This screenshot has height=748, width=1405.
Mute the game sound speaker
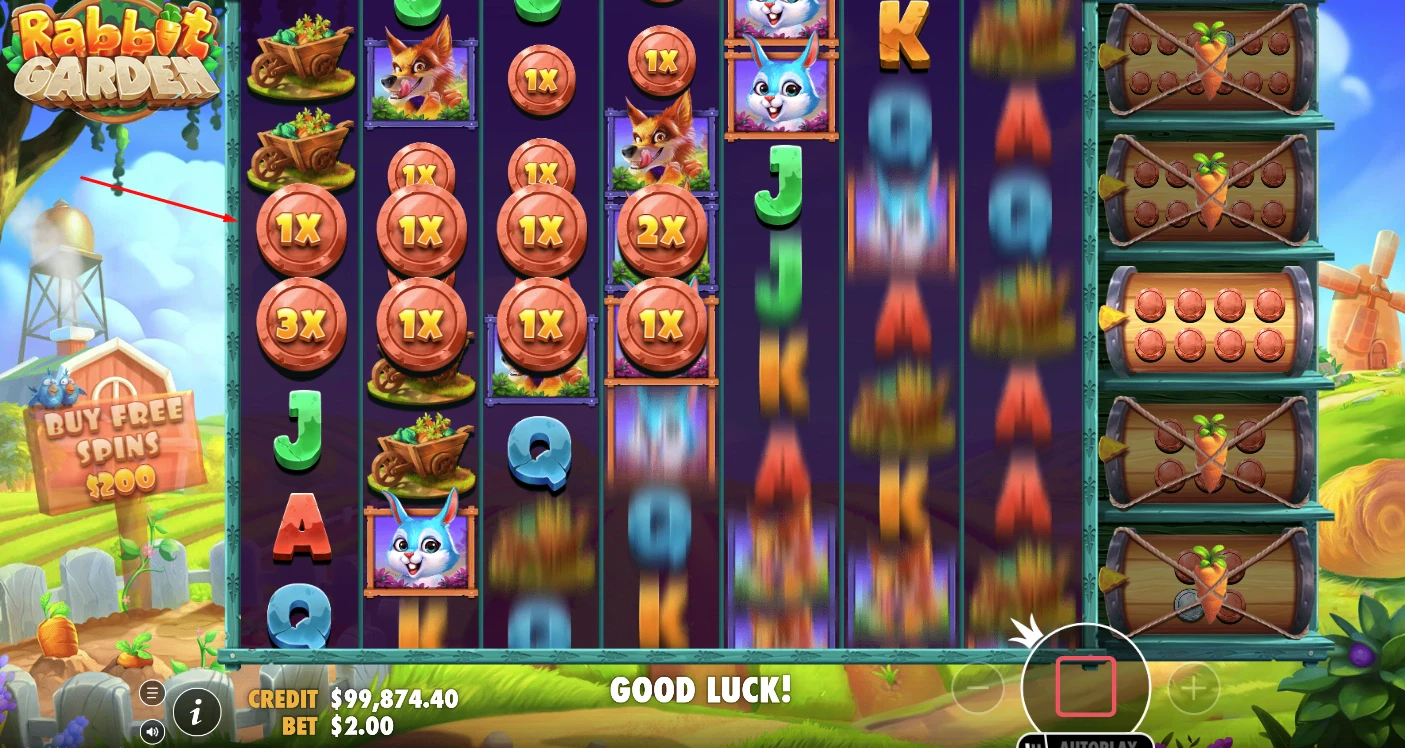pyautogui.click(x=152, y=731)
